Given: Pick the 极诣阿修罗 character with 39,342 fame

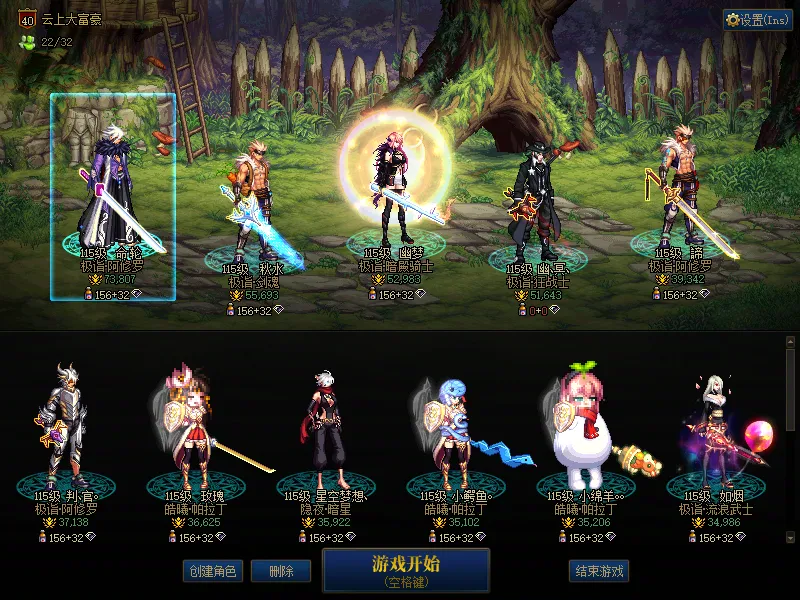Looking at the screenshot, I should tap(683, 195).
